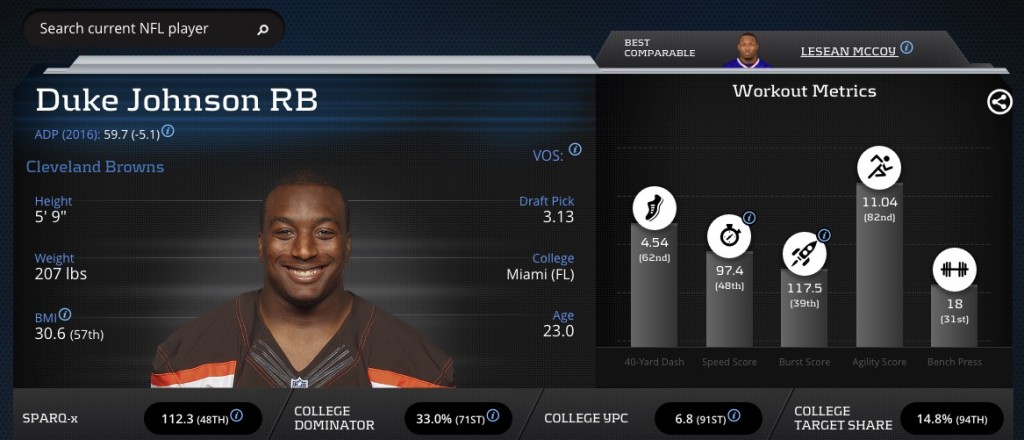Screen dimensions: 1024x440
Task: Open the LeSean McCoy comparable link
Action: [x=848, y=51]
